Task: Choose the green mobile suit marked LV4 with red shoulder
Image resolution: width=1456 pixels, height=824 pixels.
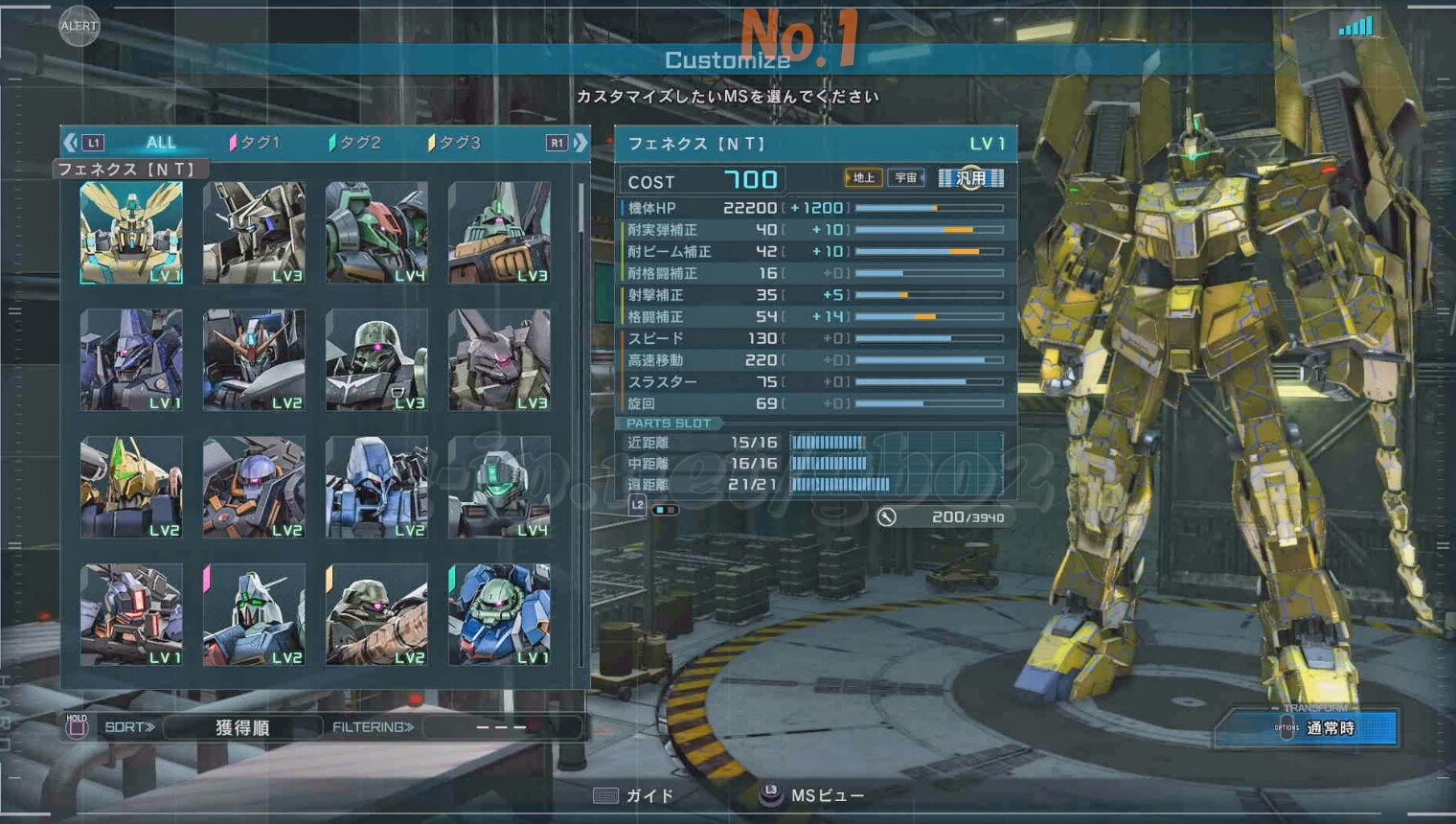Action: (376, 233)
